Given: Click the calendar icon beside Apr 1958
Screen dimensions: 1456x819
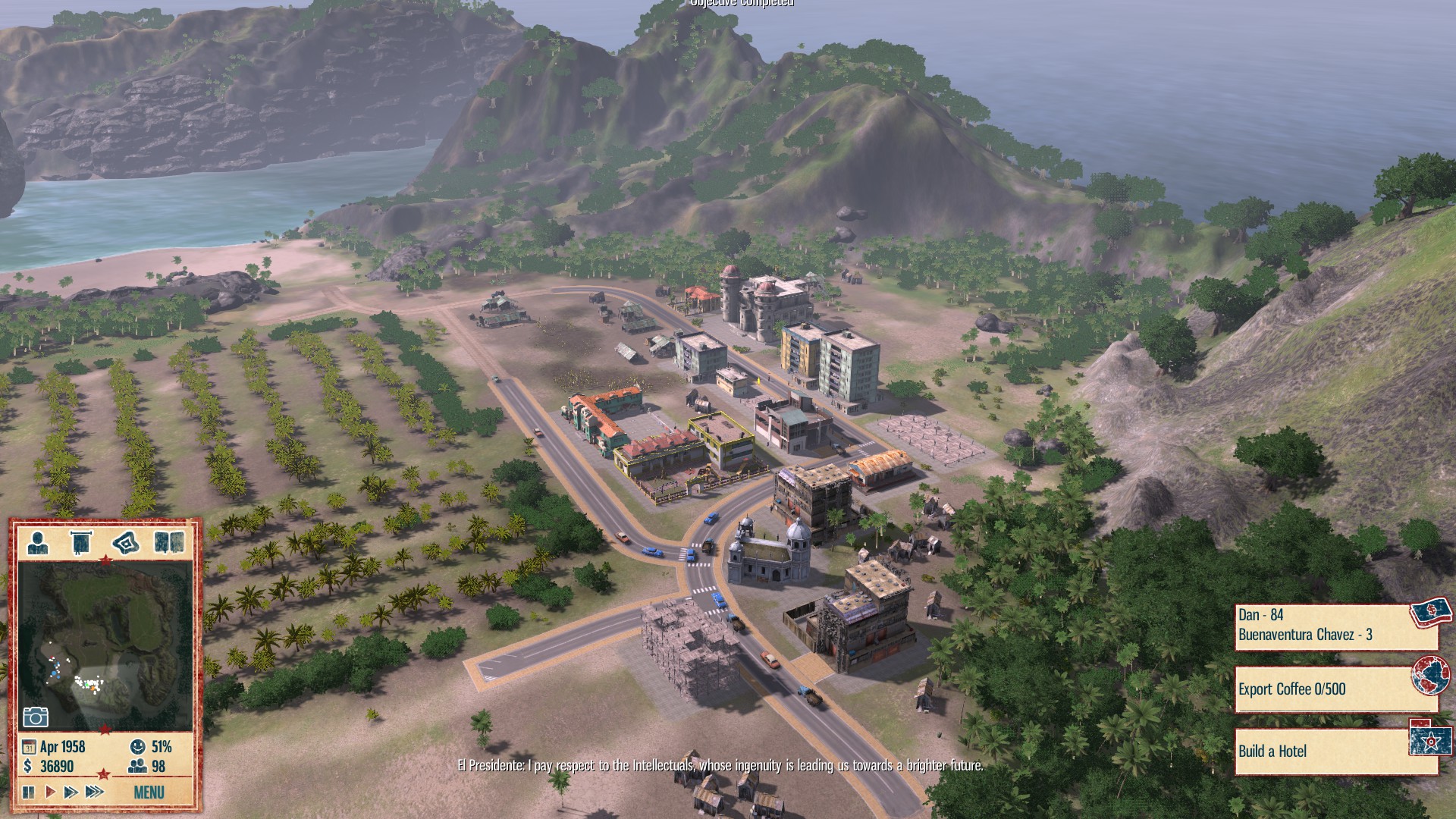Looking at the screenshot, I should [30, 746].
